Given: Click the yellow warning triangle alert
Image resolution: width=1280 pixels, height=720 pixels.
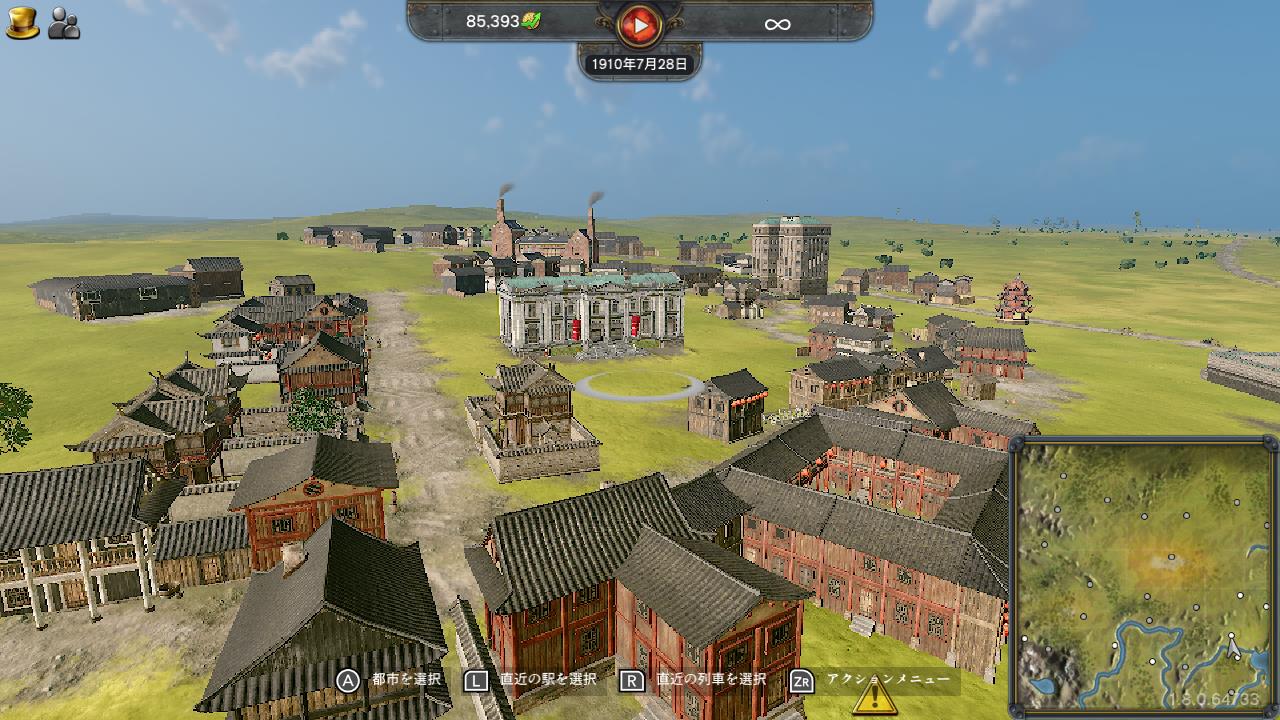Looking at the screenshot, I should tap(874, 696).
